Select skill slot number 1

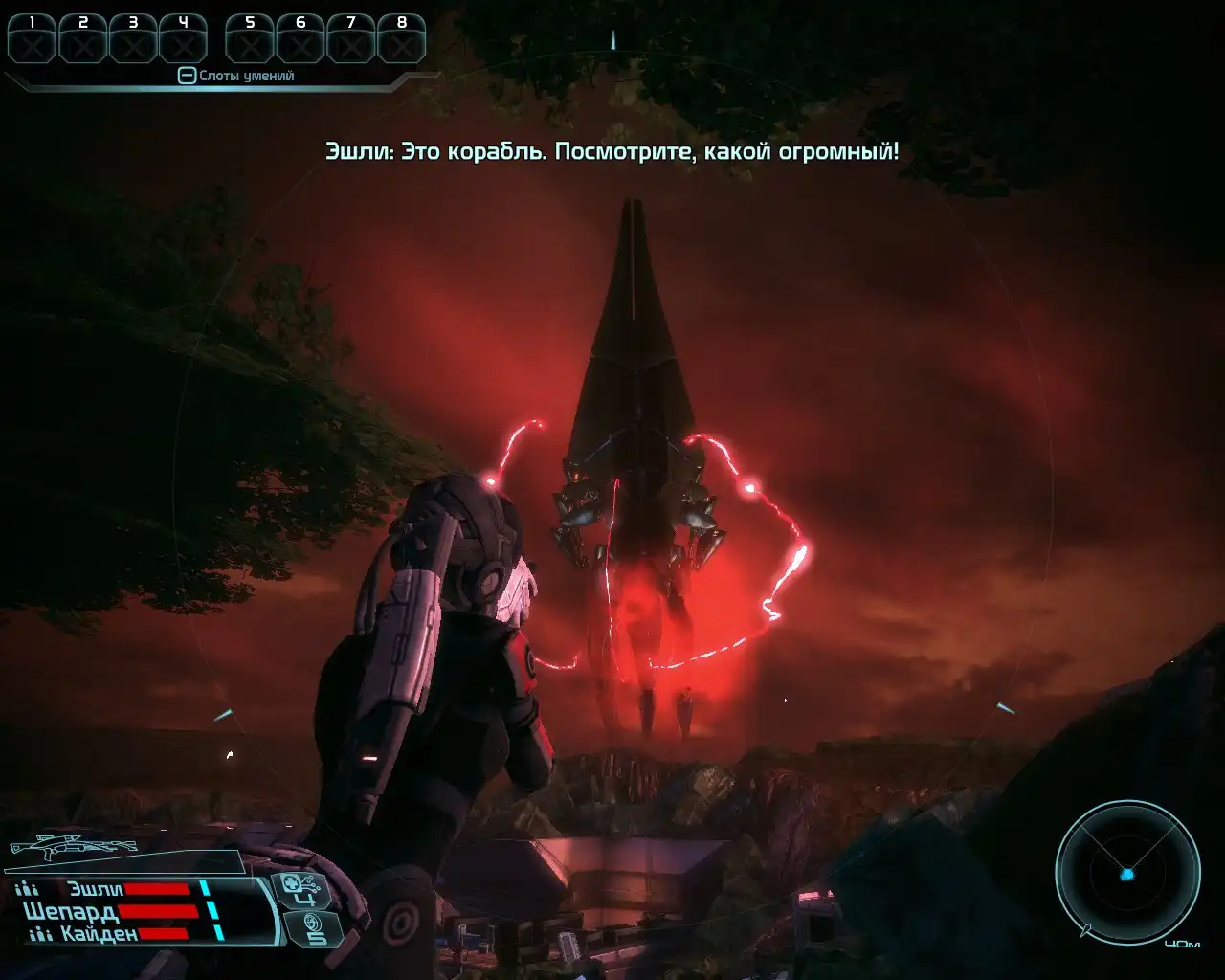coord(32,38)
